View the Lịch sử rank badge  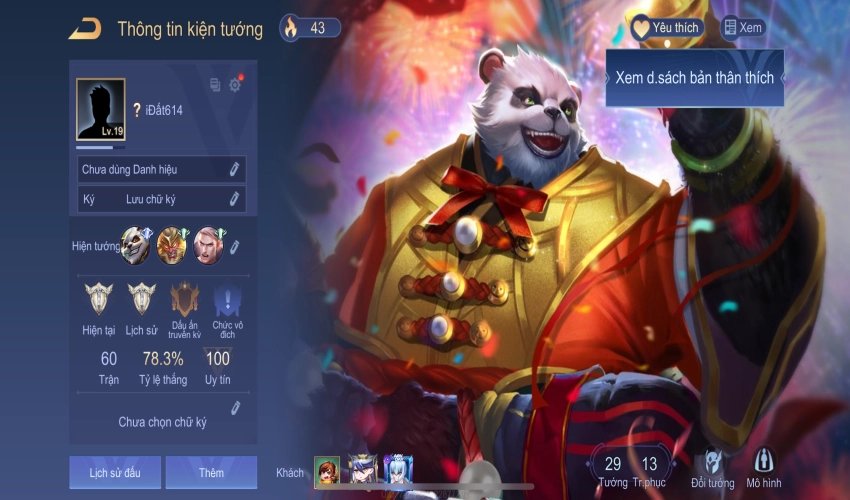tap(142, 299)
